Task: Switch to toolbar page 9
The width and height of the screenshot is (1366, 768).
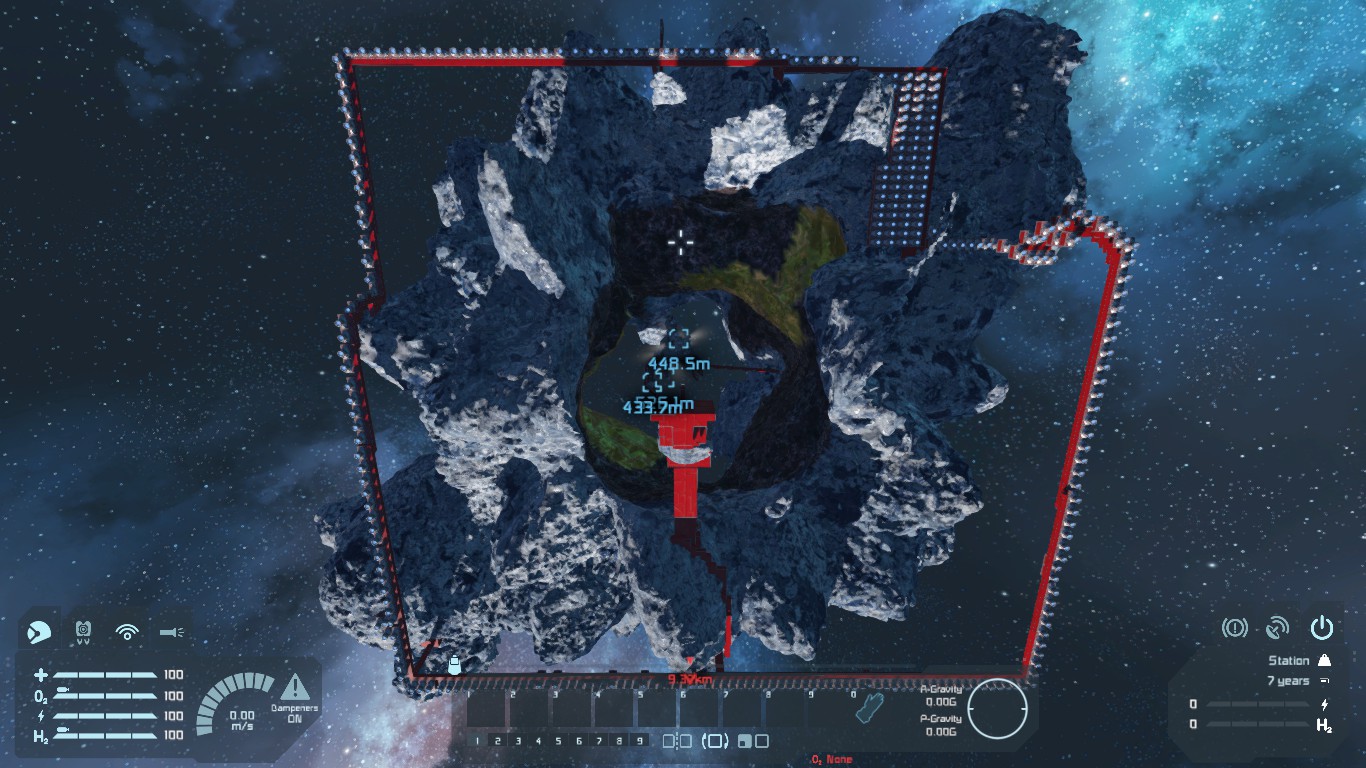Action: coord(641,739)
